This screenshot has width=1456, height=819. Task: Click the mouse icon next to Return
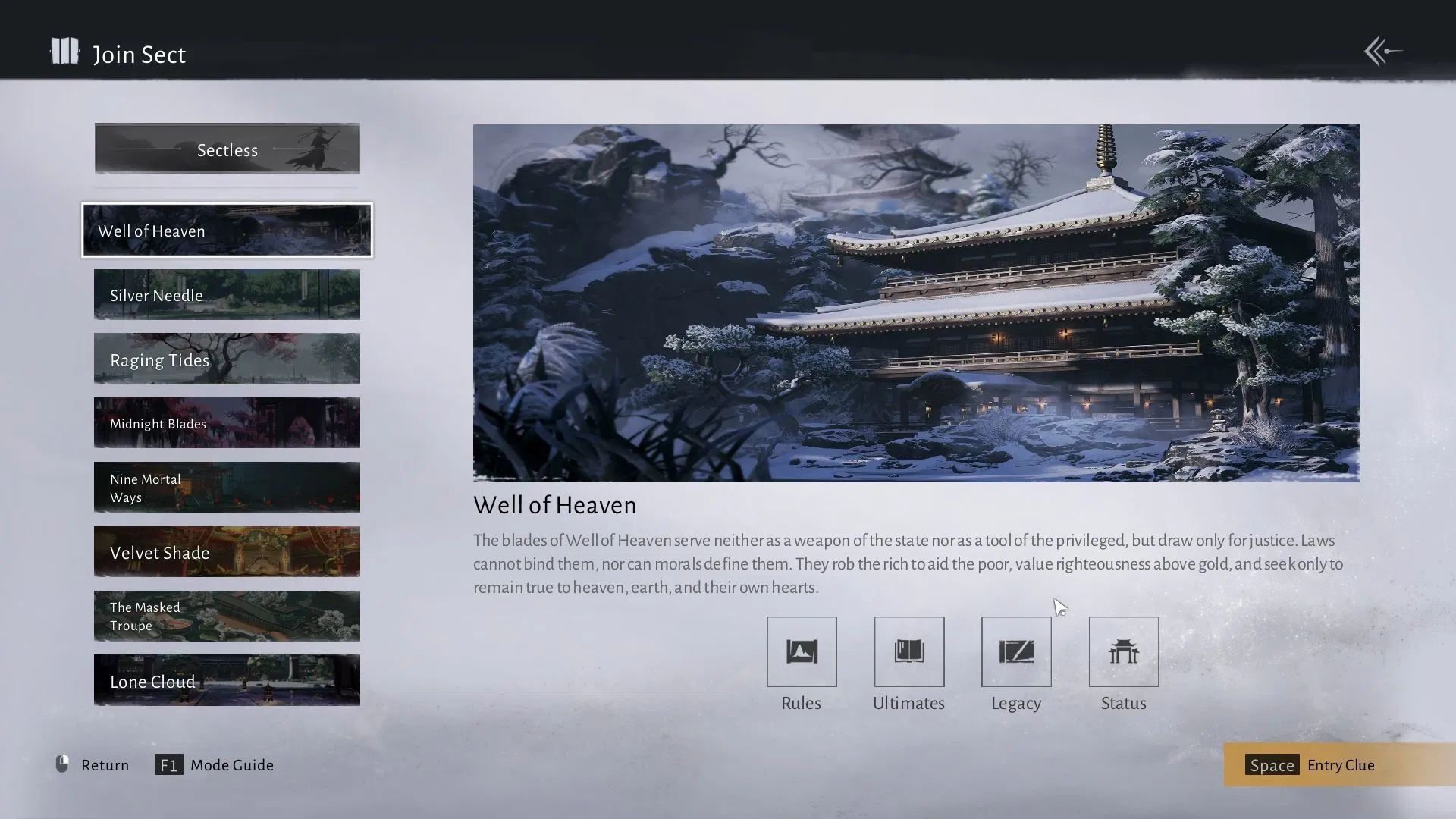[x=63, y=764]
